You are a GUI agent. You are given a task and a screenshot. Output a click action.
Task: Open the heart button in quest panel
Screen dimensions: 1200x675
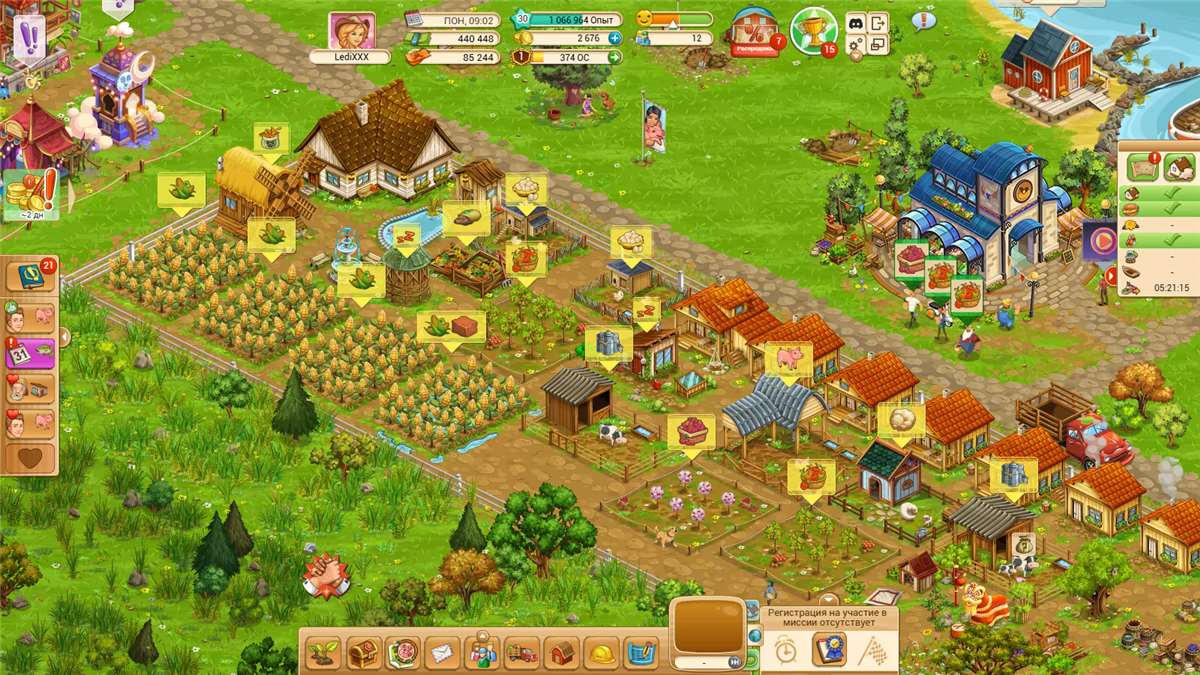30,458
